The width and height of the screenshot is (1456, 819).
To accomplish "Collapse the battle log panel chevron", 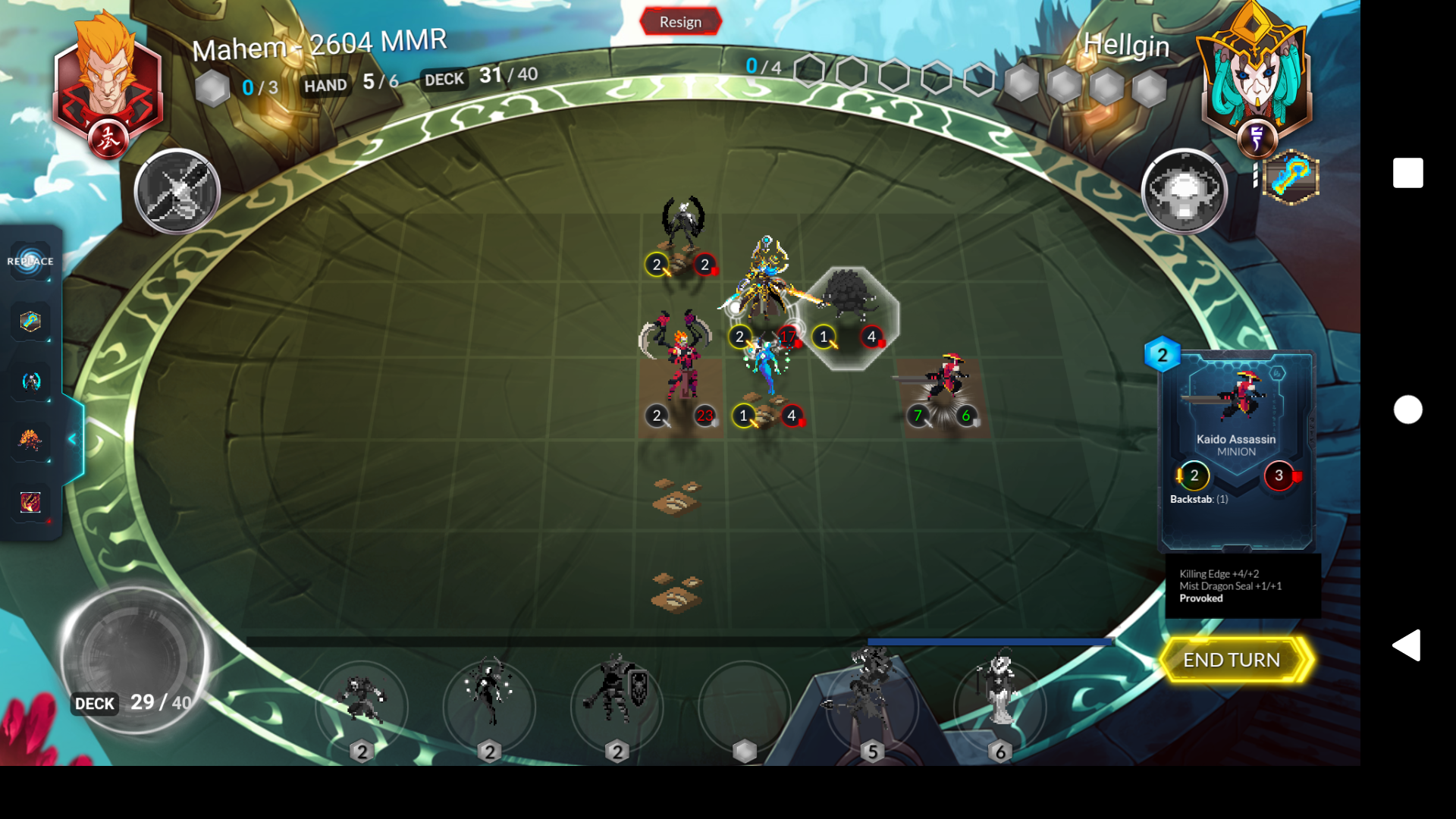I will coord(73,438).
